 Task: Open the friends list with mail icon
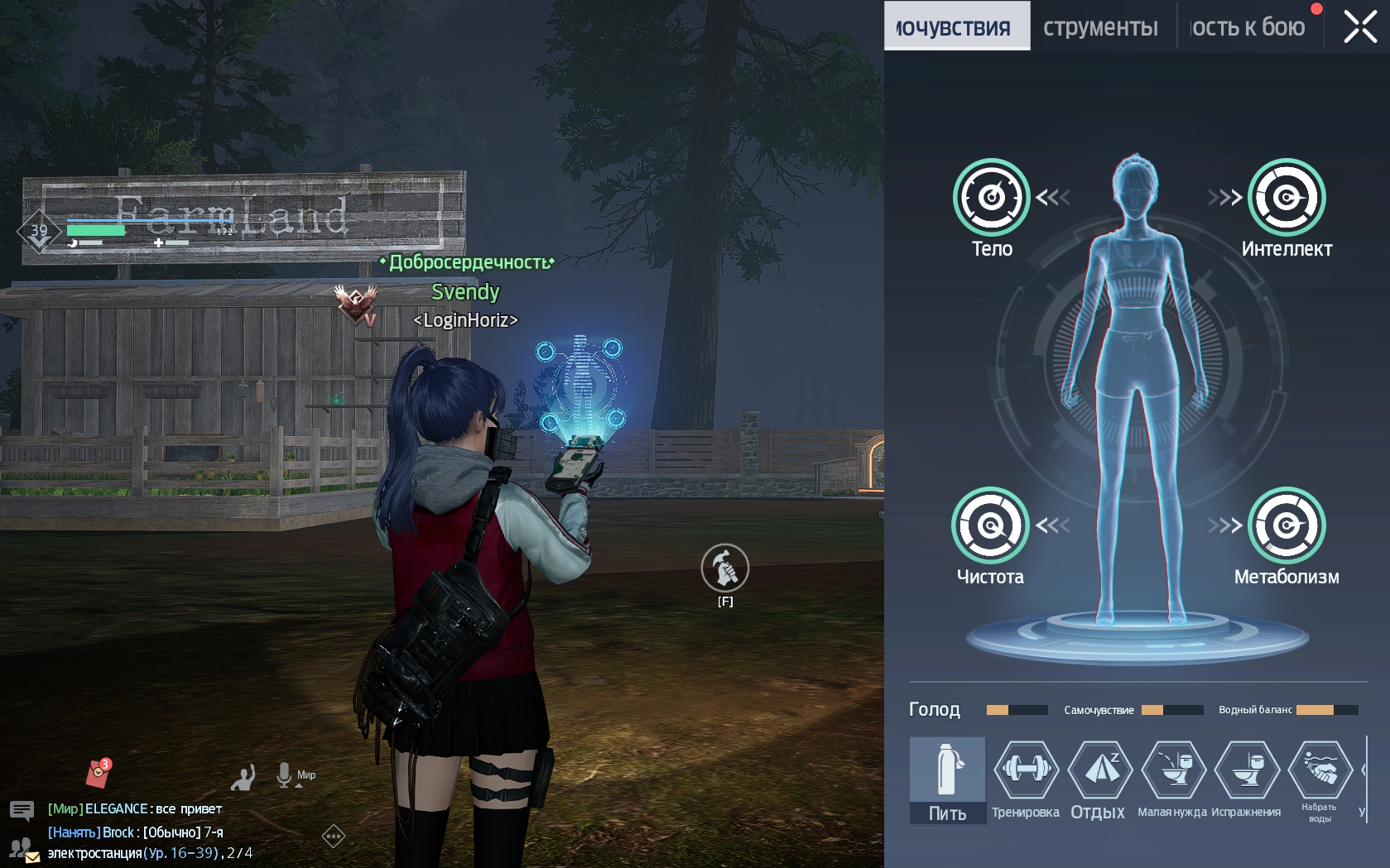(x=22, y=850)
